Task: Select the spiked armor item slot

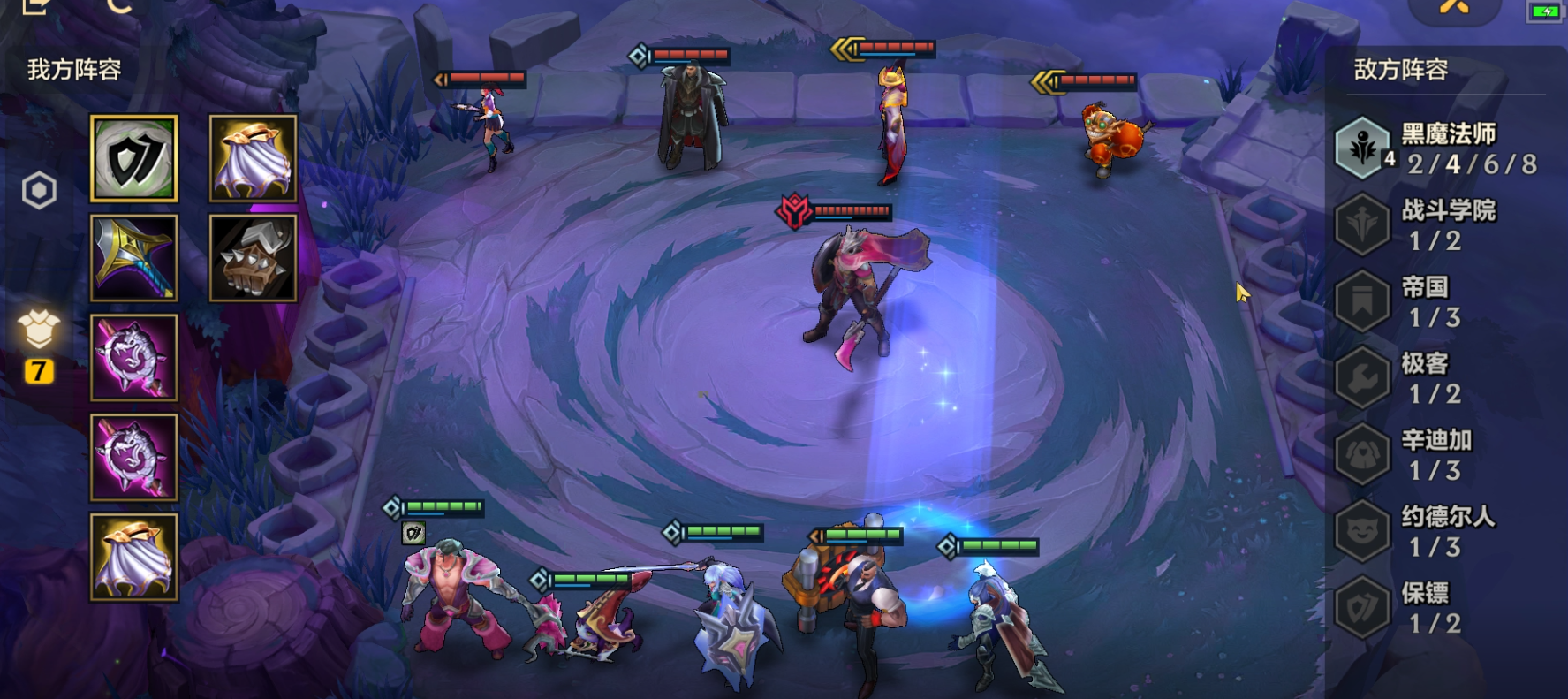Action: pyautogui.click(x=253, y=258)
